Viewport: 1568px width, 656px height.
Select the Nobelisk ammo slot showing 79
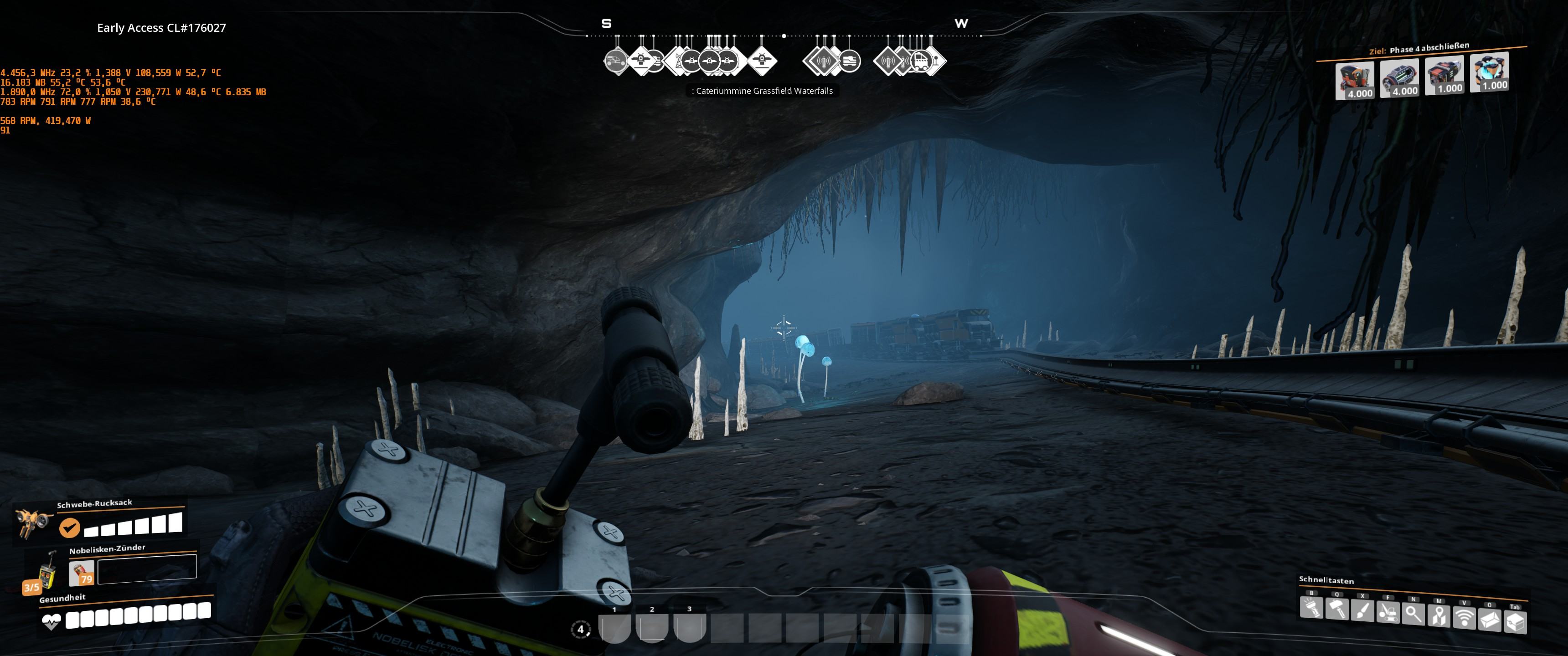point(82,573)
